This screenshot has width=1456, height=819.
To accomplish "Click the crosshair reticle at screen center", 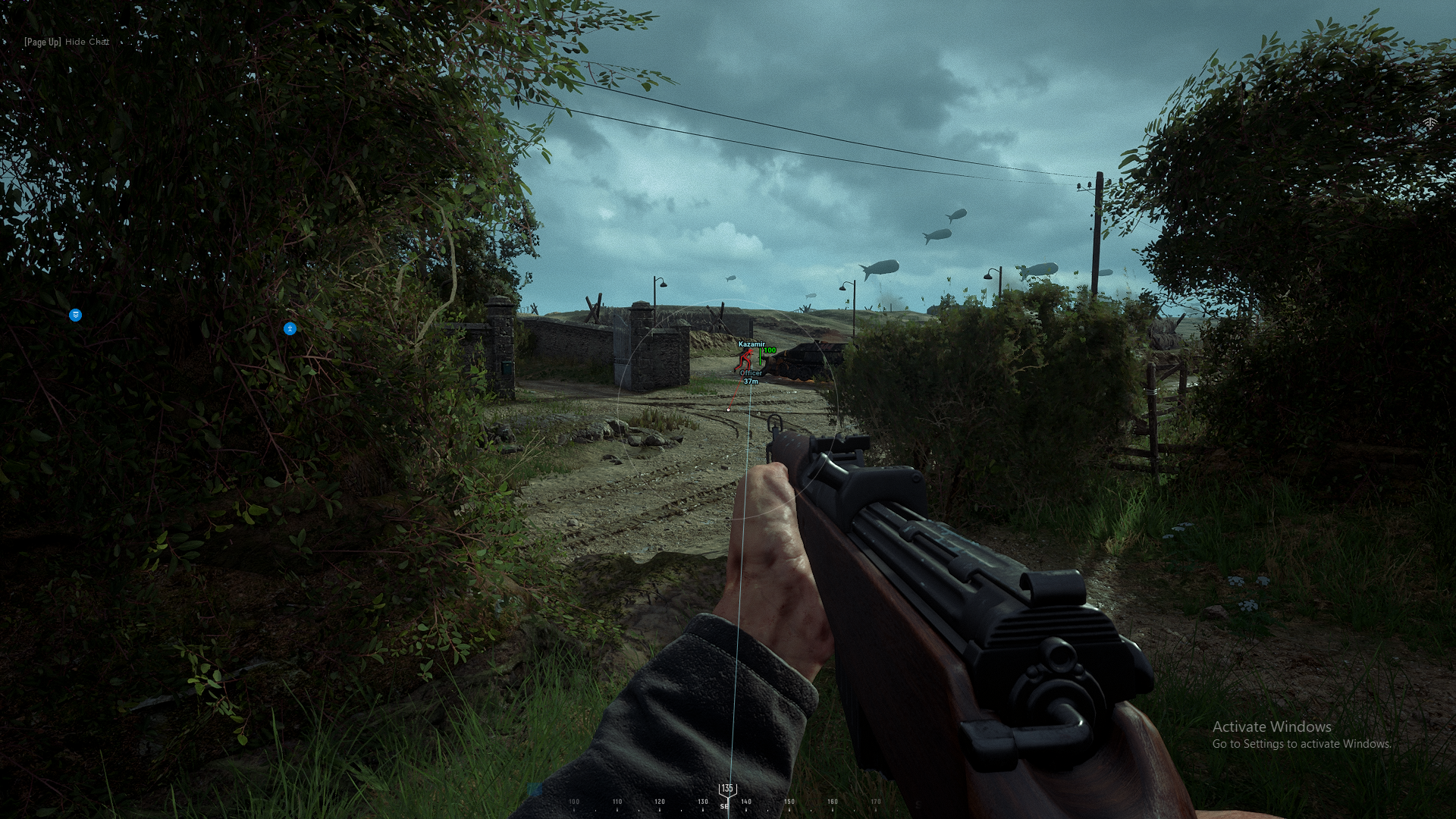I will pyautogui.click(x=728, y=409).
